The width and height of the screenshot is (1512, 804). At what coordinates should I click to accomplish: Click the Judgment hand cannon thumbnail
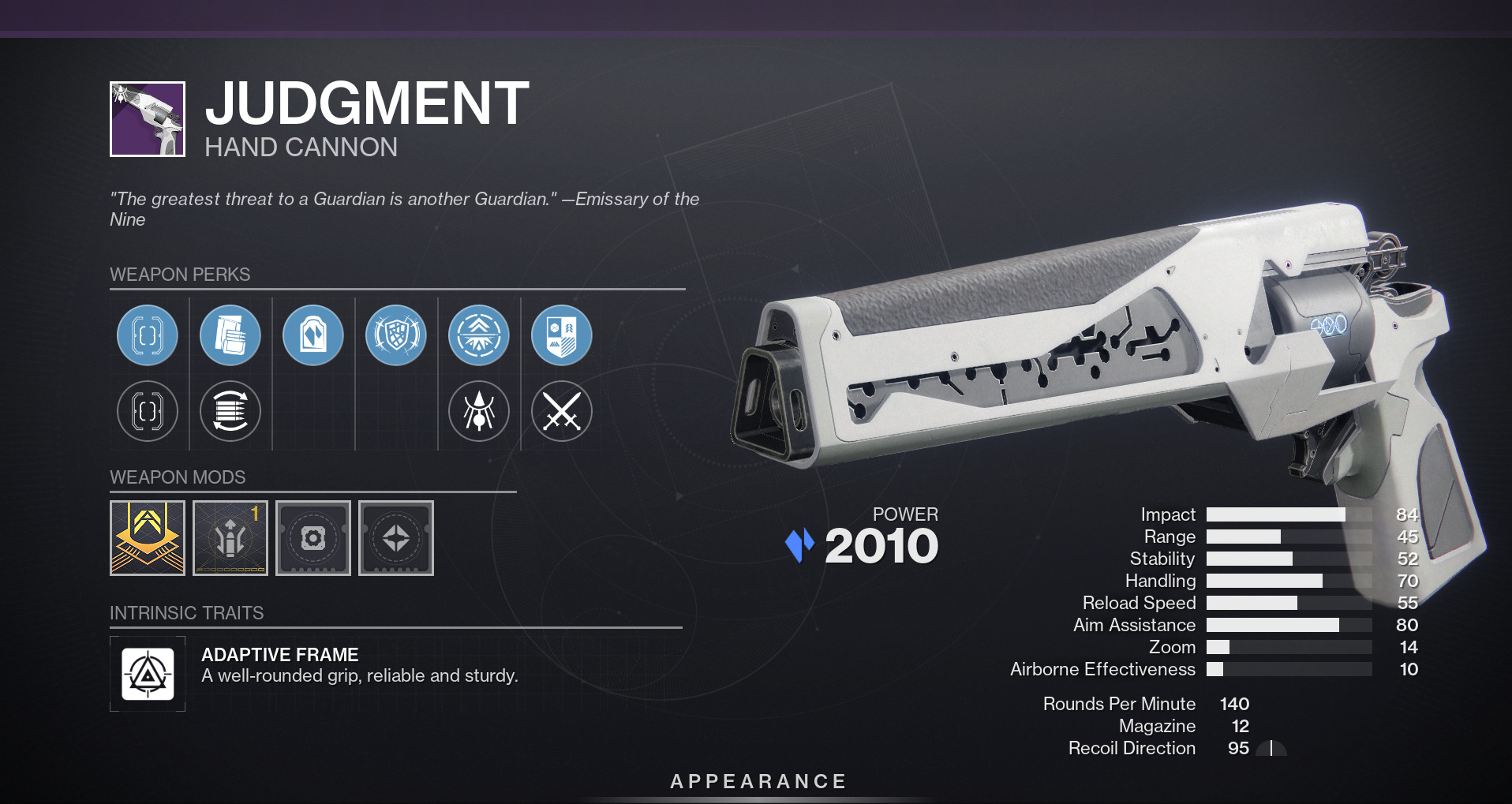pos(148,119)
